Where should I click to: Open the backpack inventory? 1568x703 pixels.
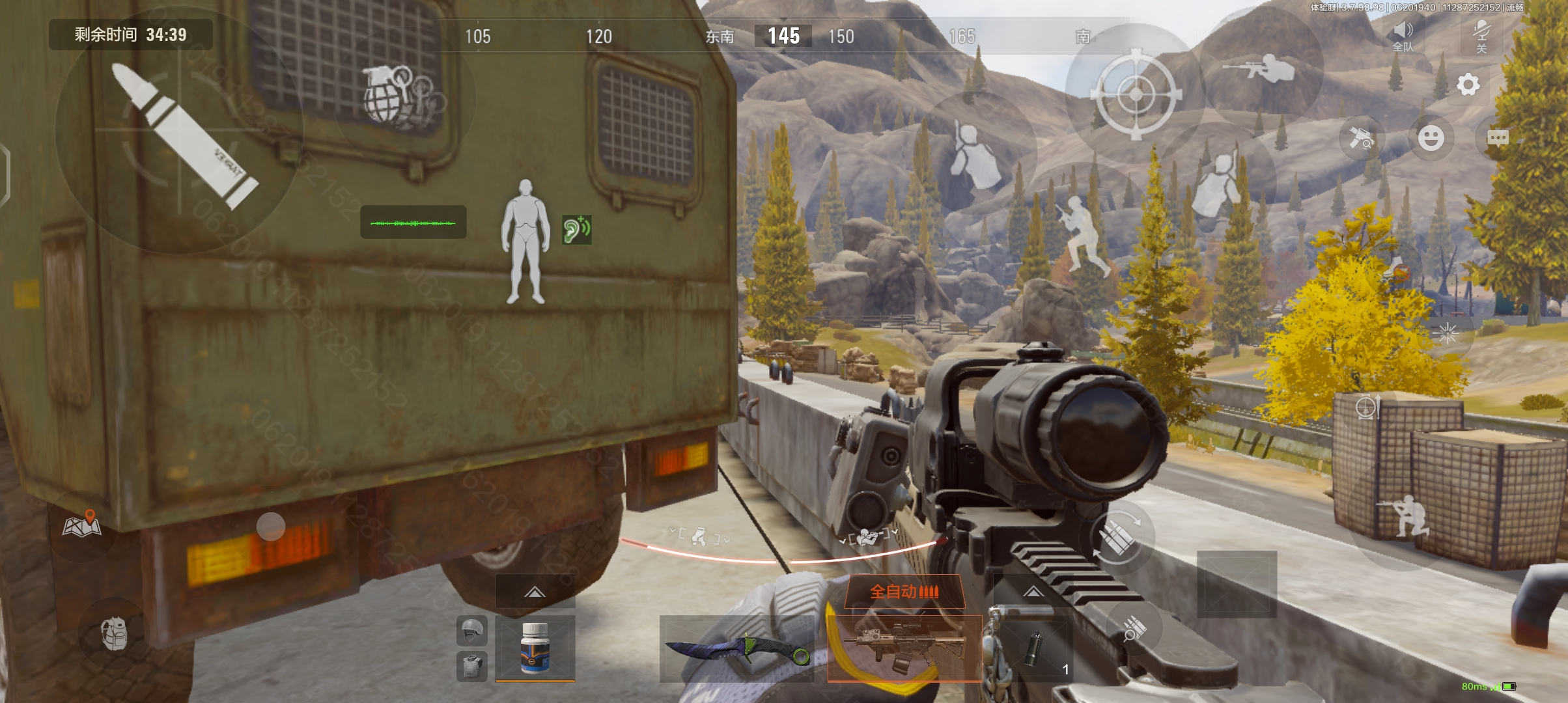[114, 633]
